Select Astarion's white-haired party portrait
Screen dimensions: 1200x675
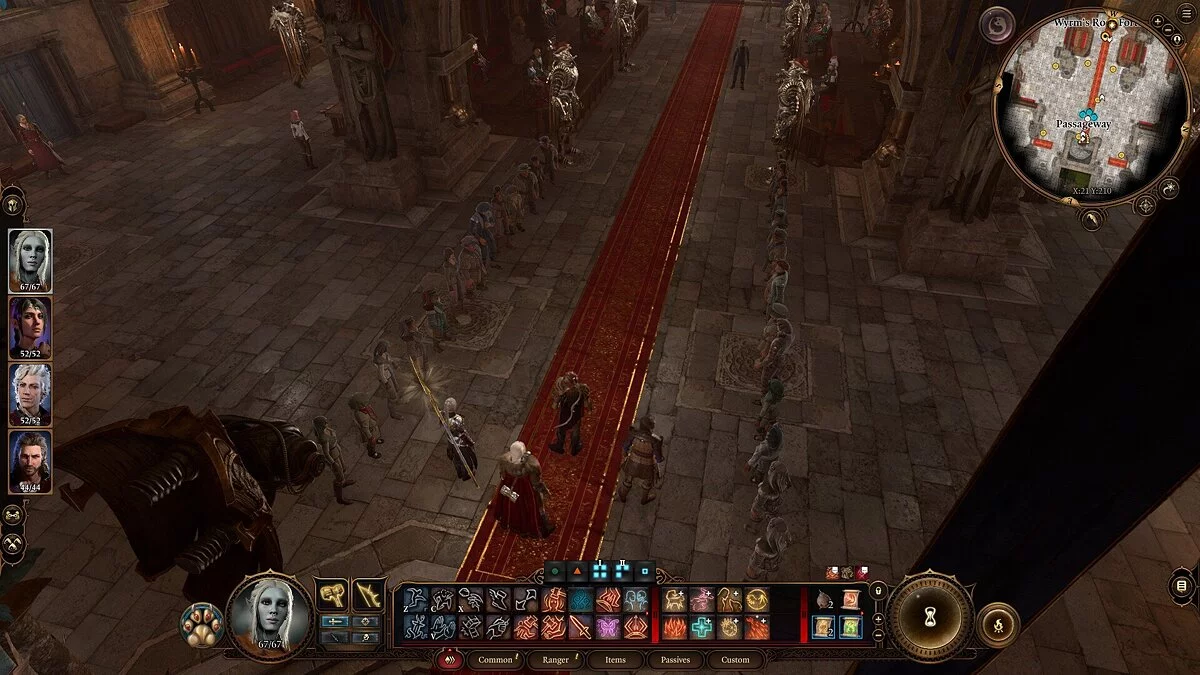click(30, 394)
